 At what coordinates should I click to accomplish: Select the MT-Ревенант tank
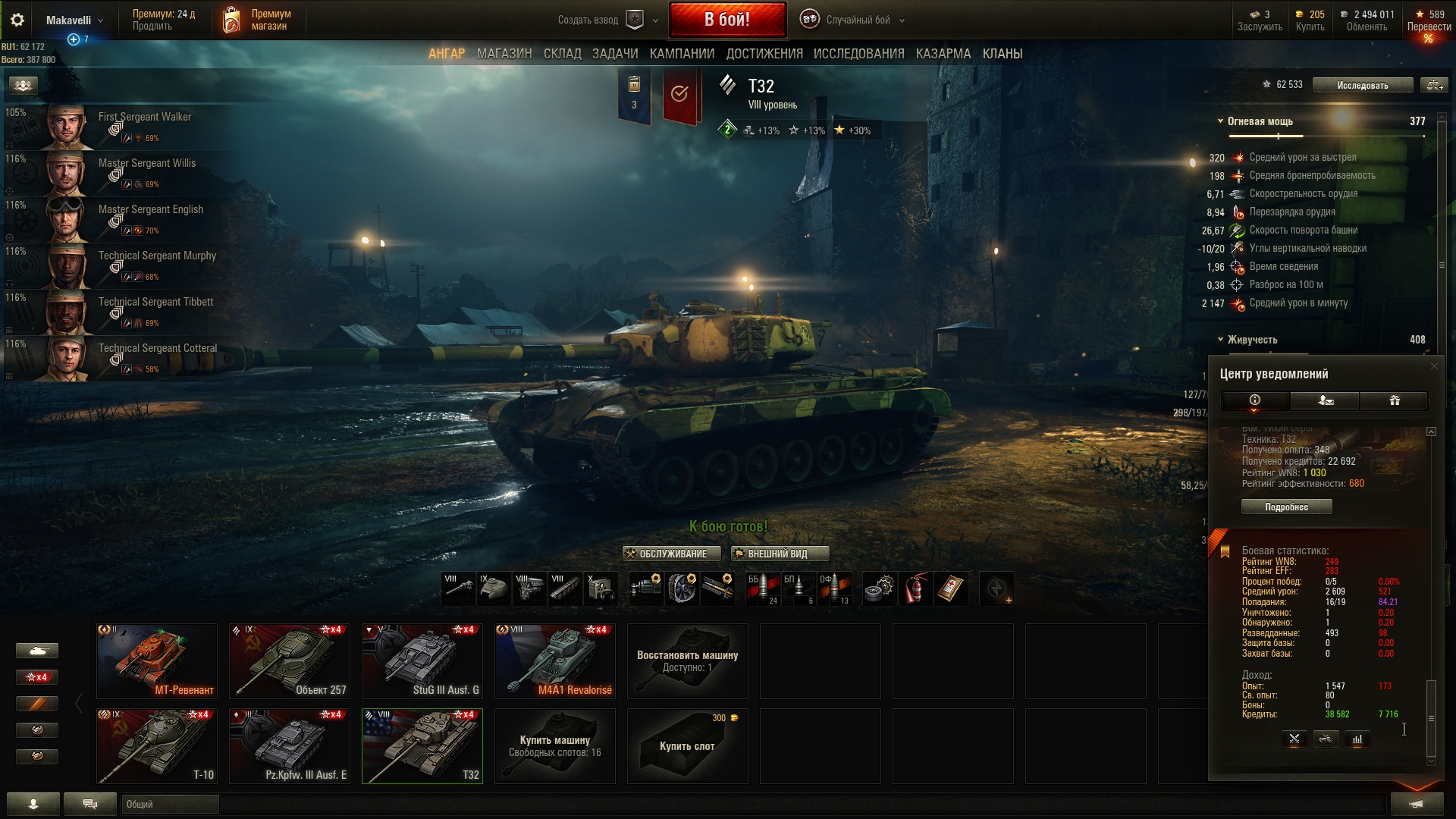point(157,661)
